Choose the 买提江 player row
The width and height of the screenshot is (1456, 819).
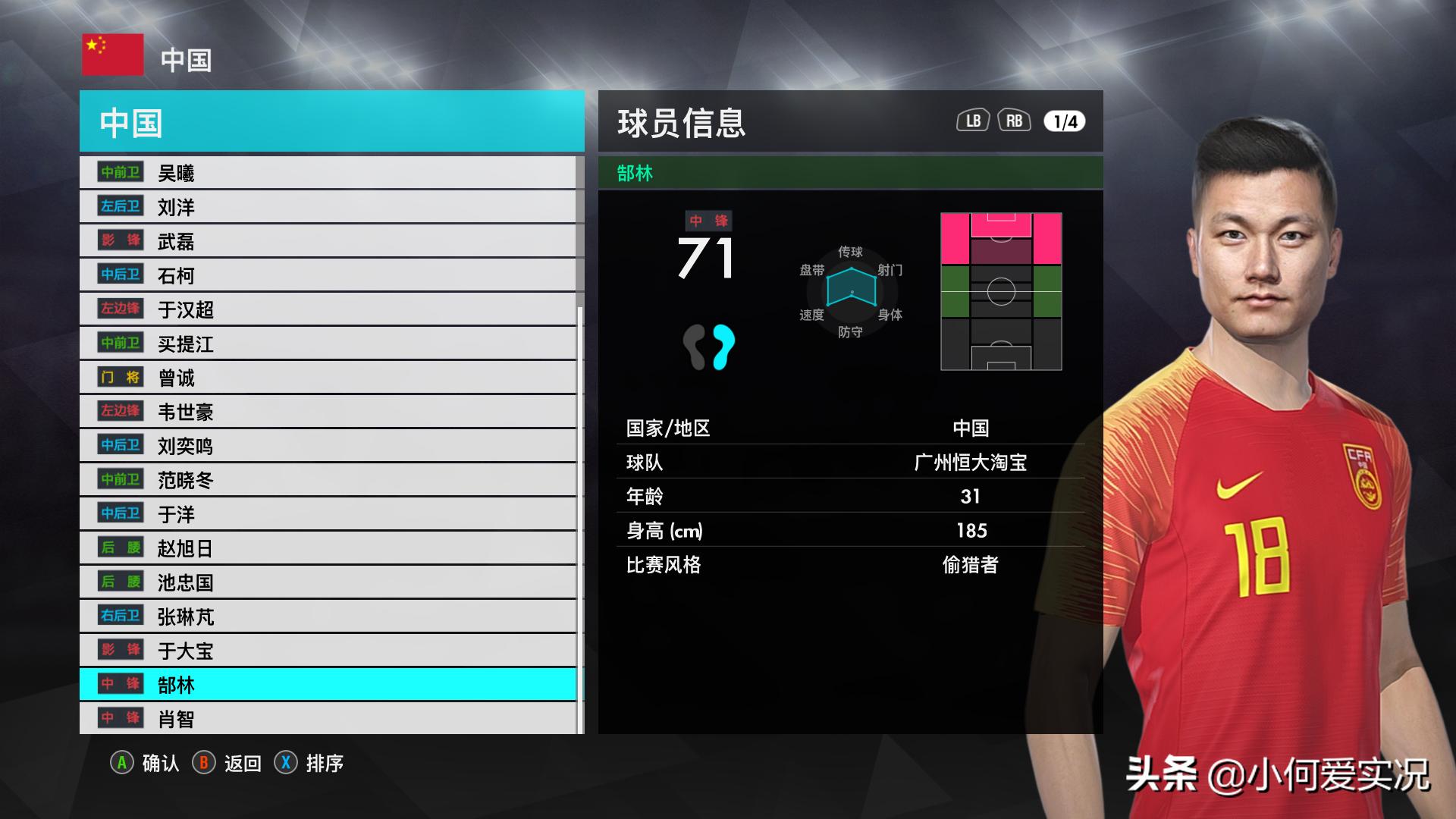(x=328, y=344)
